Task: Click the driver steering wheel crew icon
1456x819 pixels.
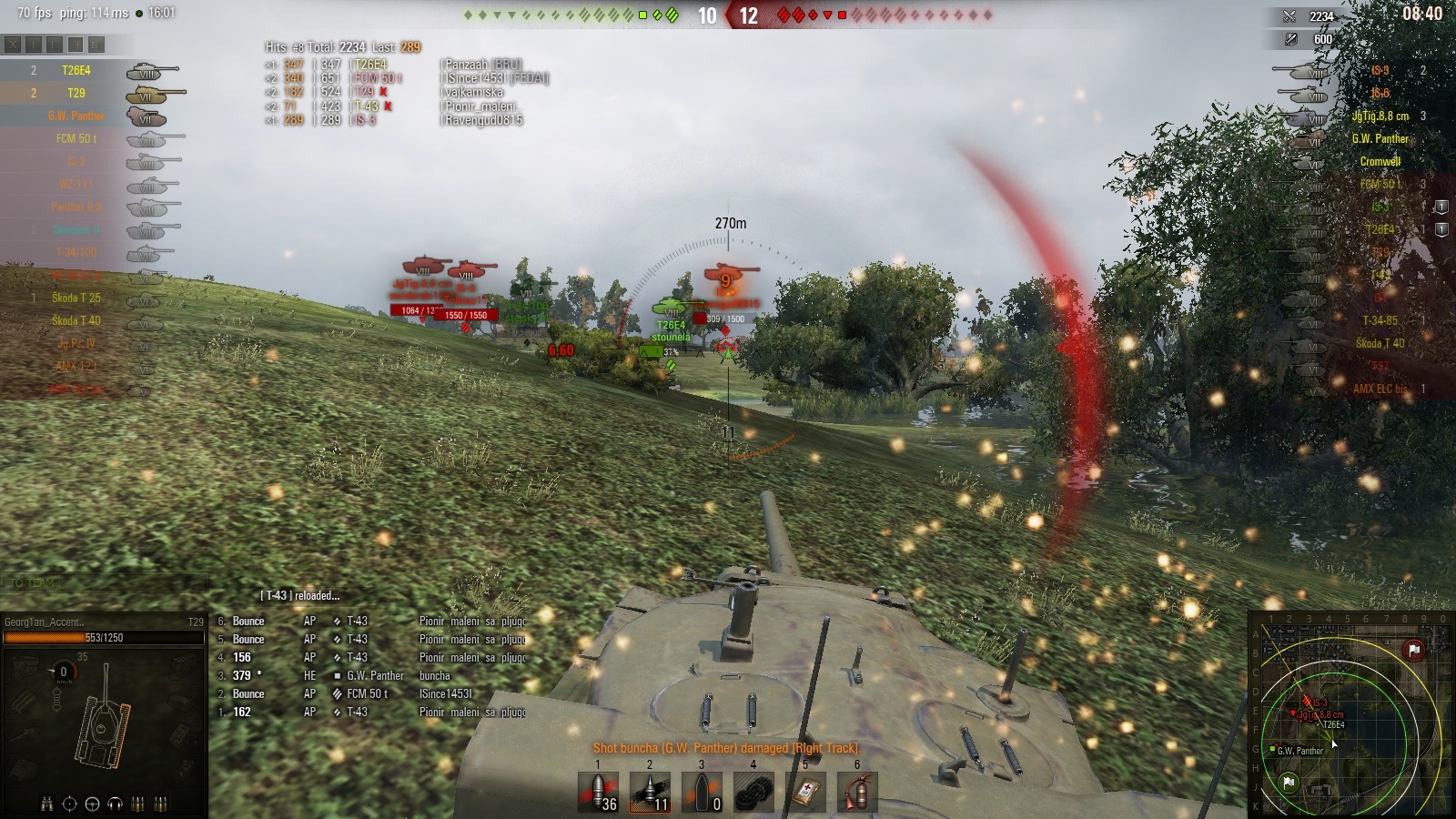Action: (x=92, y=804)
